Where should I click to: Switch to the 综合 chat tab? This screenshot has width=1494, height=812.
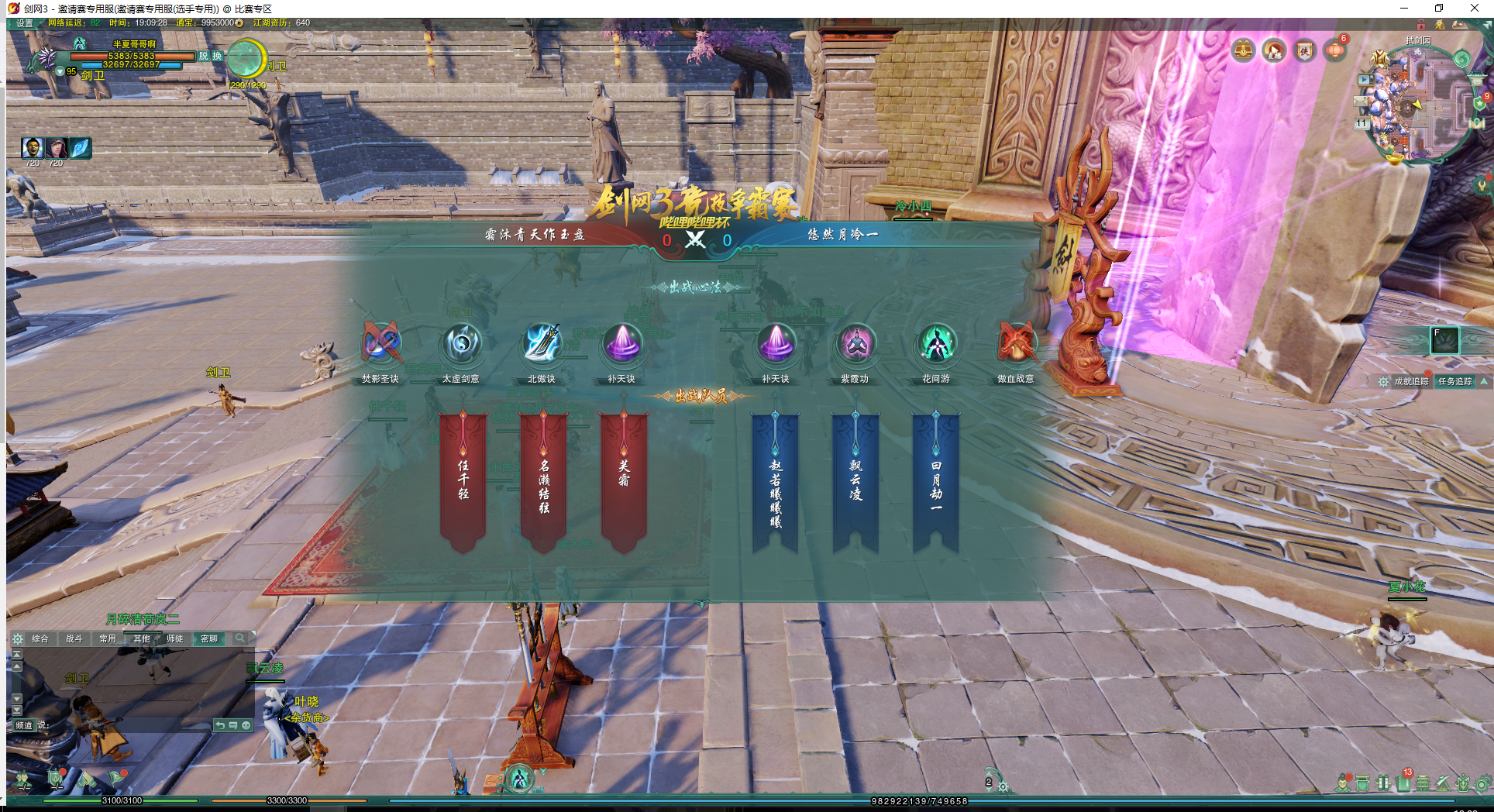pyautogui.click(x=40, y=638)
